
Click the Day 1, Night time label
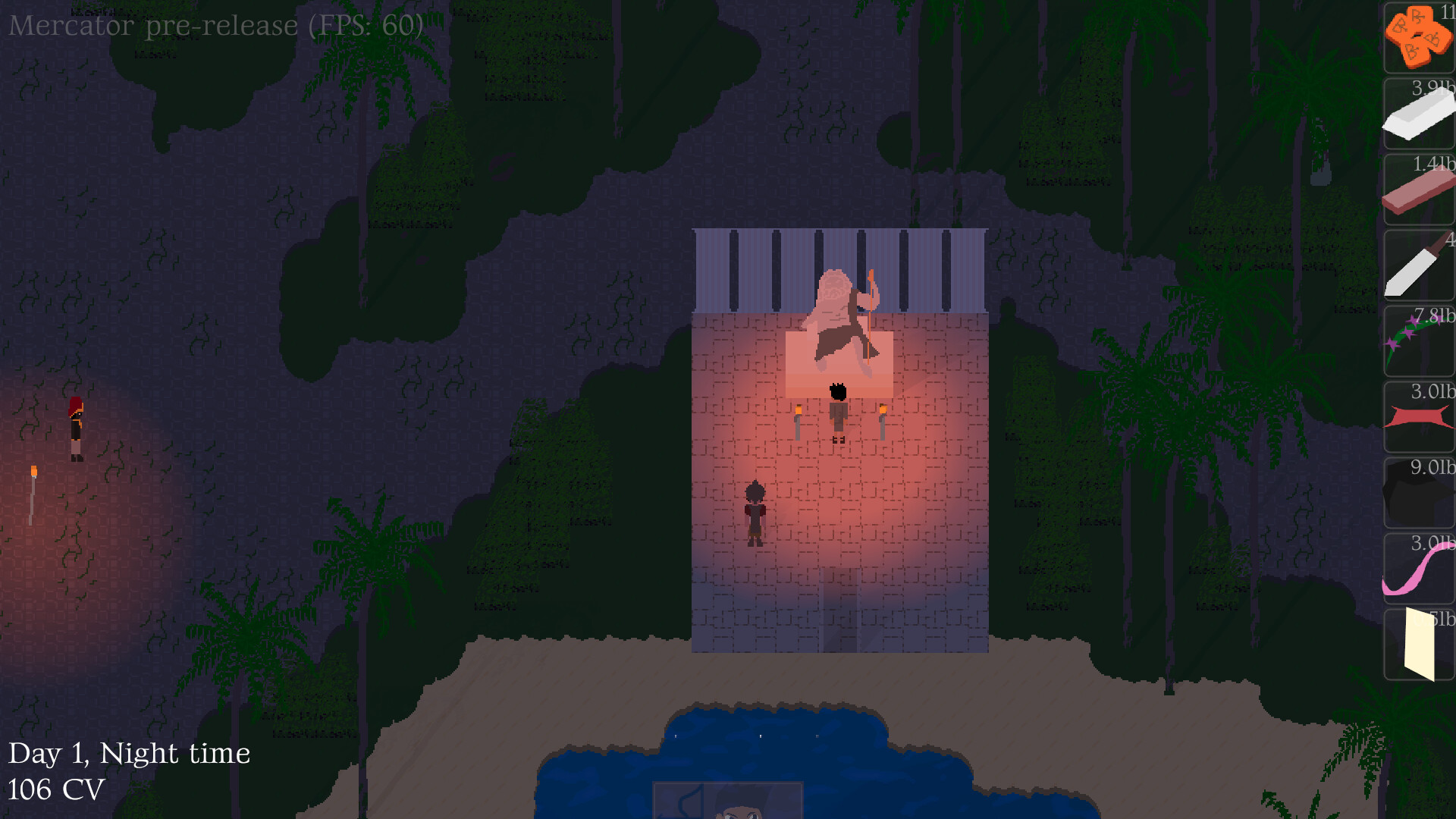(127, 753)
